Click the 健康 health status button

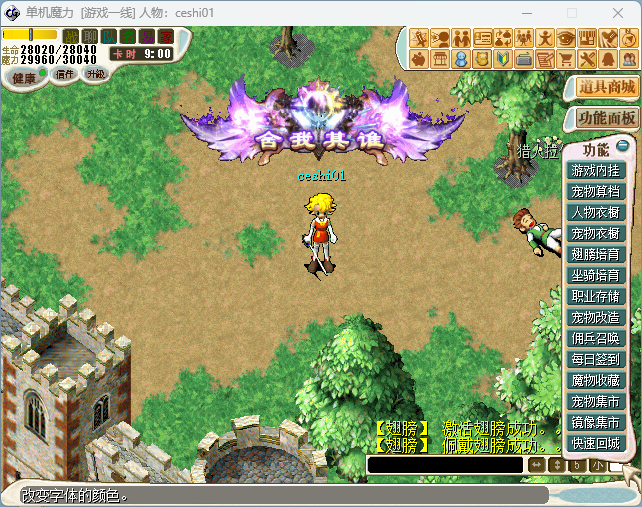[23, 77]
